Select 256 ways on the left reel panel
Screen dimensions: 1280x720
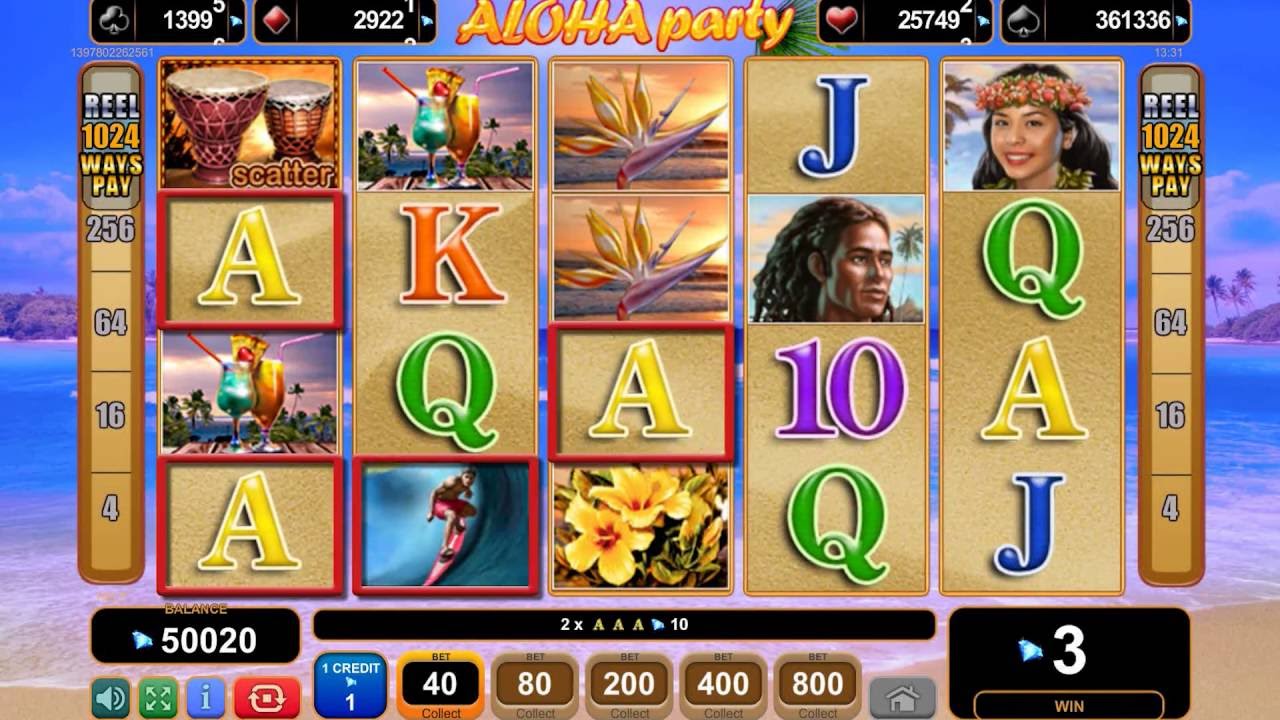tap(111, 229)
